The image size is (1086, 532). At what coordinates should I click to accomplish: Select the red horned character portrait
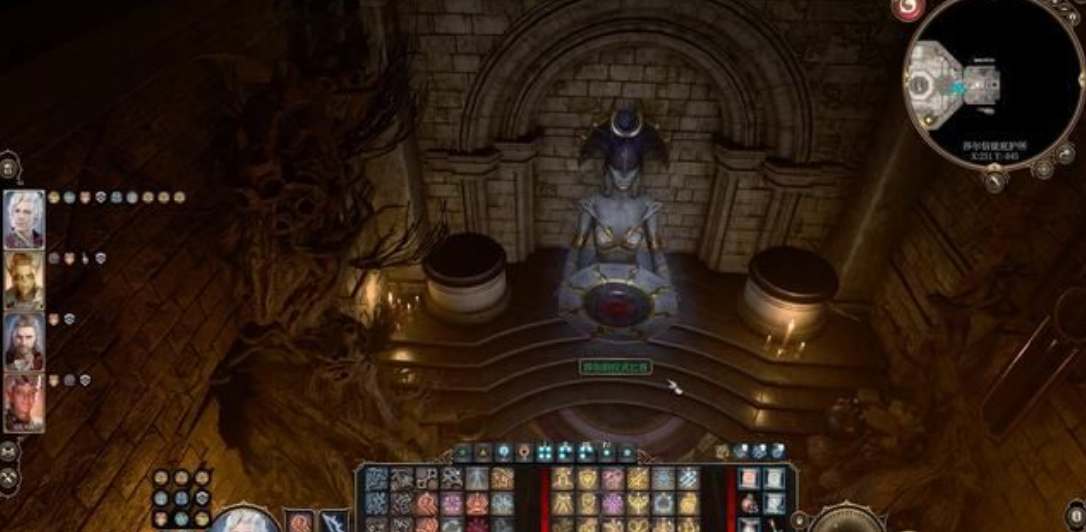[x=24, y=402]
